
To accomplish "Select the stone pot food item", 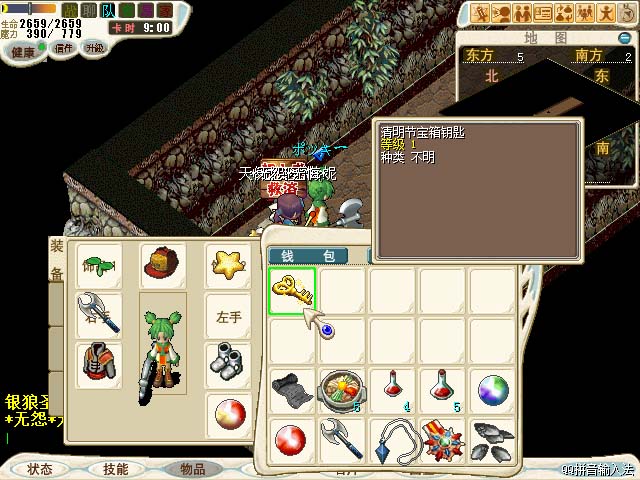I will click(342, 388).
